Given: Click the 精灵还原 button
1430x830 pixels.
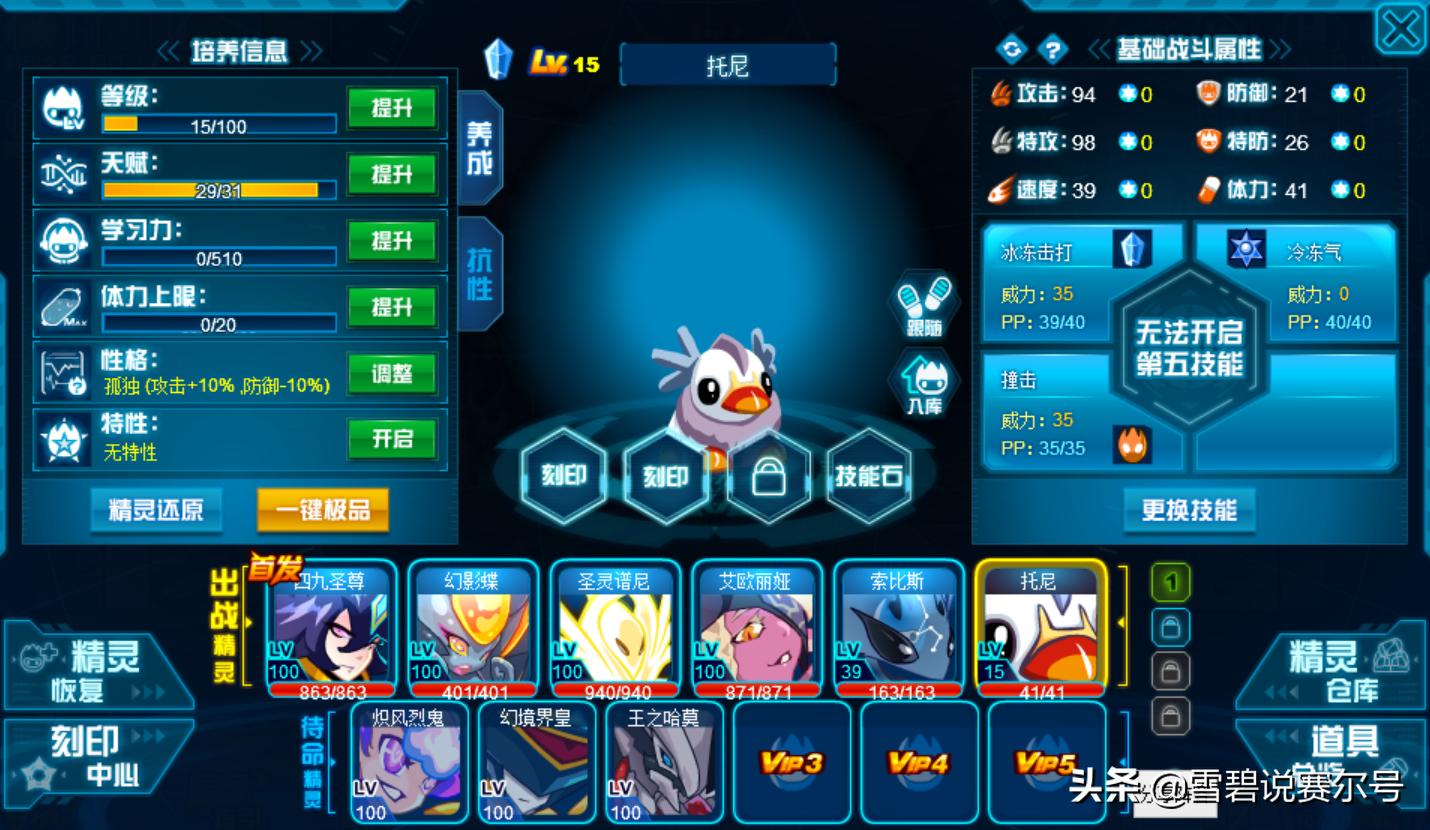Looking at the screenshot, I should [156, 510].
